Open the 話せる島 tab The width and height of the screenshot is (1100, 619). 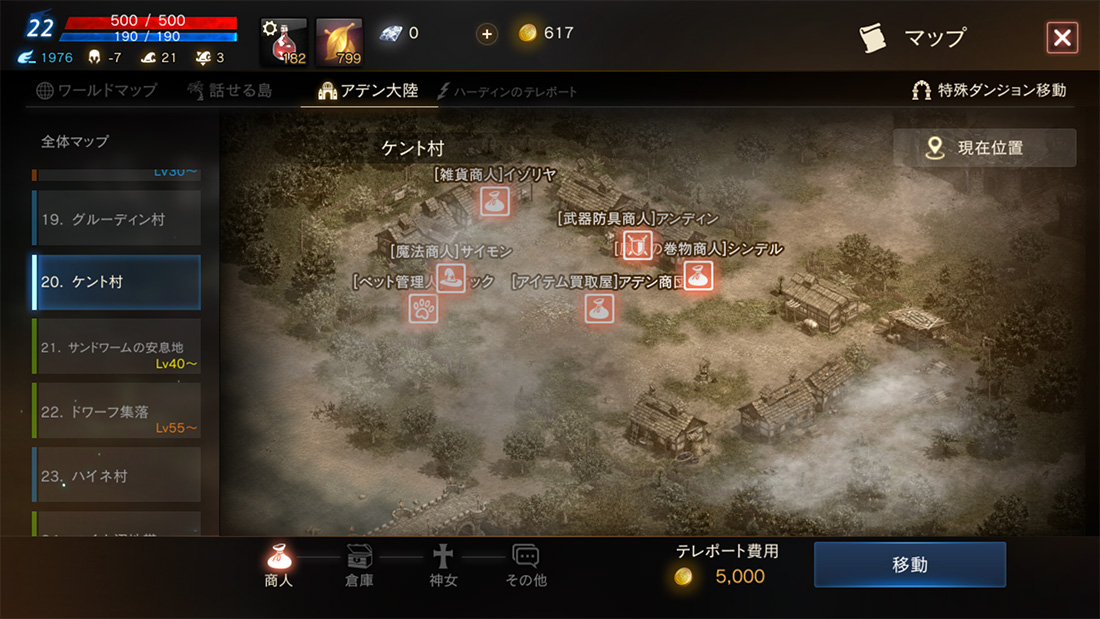point(229,90)
